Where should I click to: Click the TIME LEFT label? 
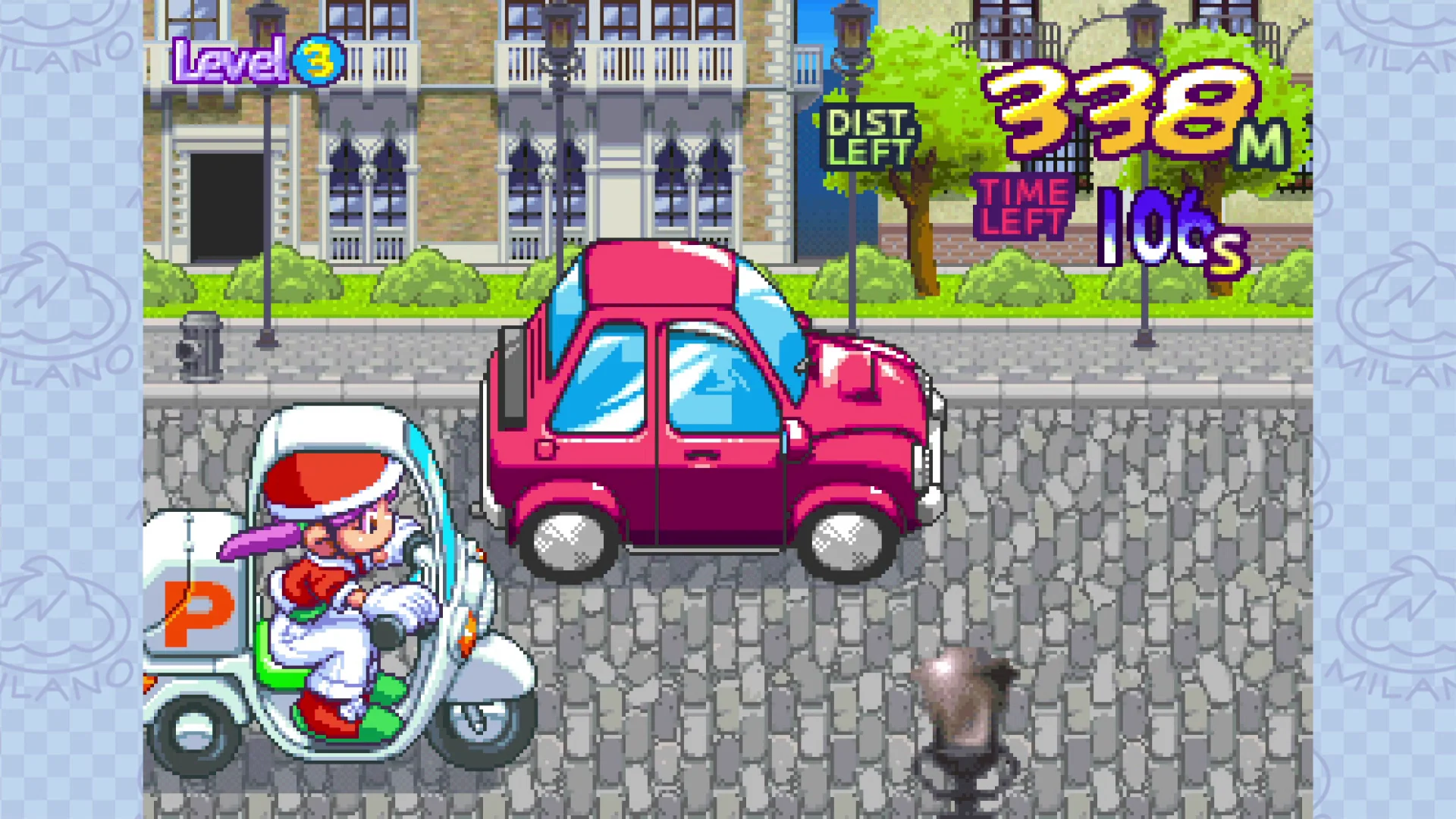point(1023,205)
